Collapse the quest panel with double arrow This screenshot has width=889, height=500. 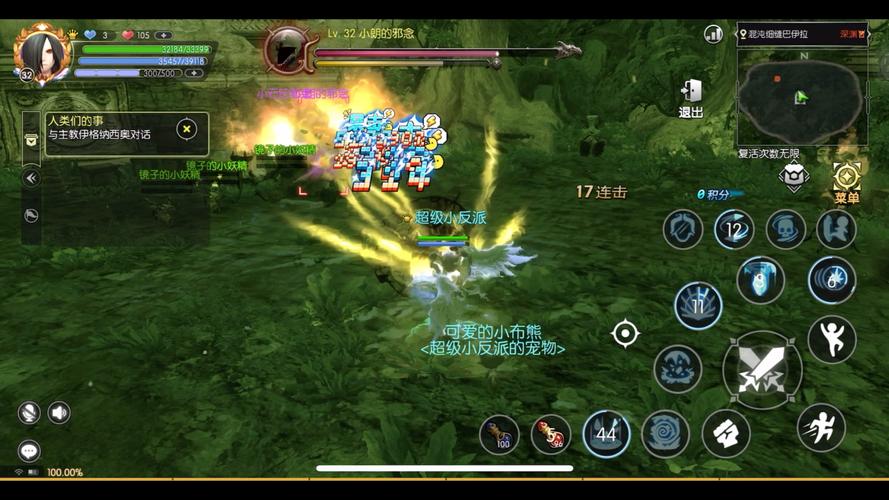click(31, 178)
